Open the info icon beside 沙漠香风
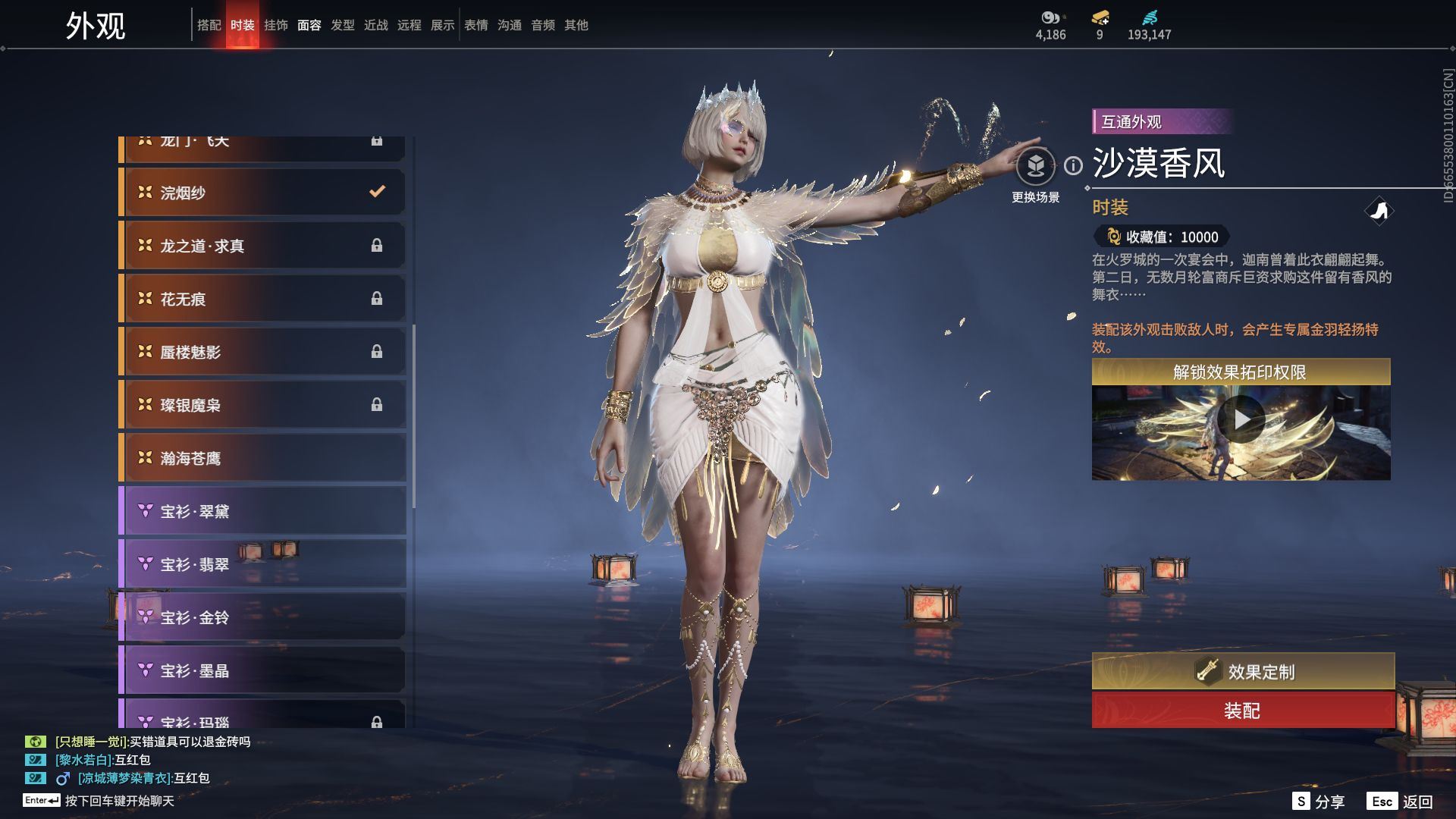This screenshot has height=819, width=1456. click(x=1073, y=165)
